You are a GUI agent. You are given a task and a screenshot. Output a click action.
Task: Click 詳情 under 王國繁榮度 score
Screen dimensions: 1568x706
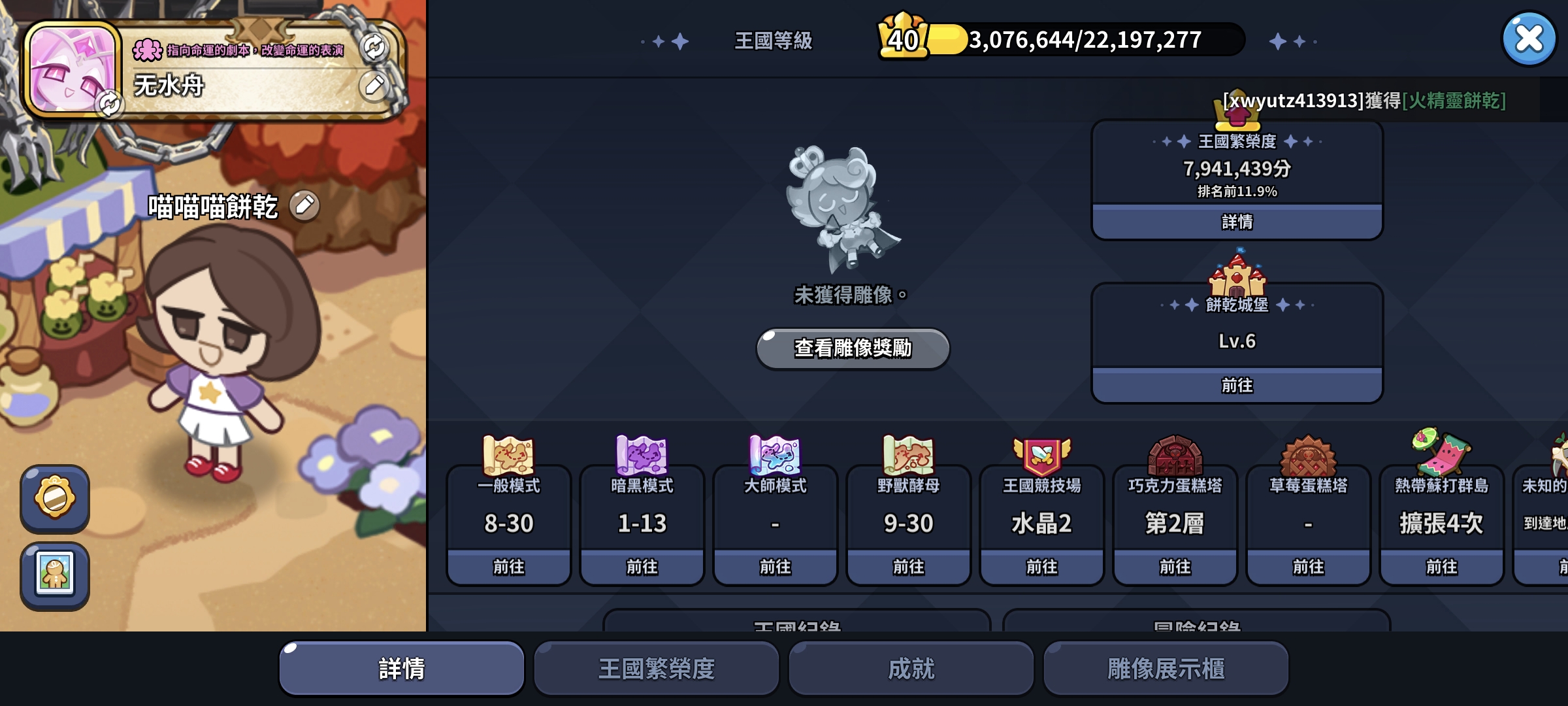1237,223
